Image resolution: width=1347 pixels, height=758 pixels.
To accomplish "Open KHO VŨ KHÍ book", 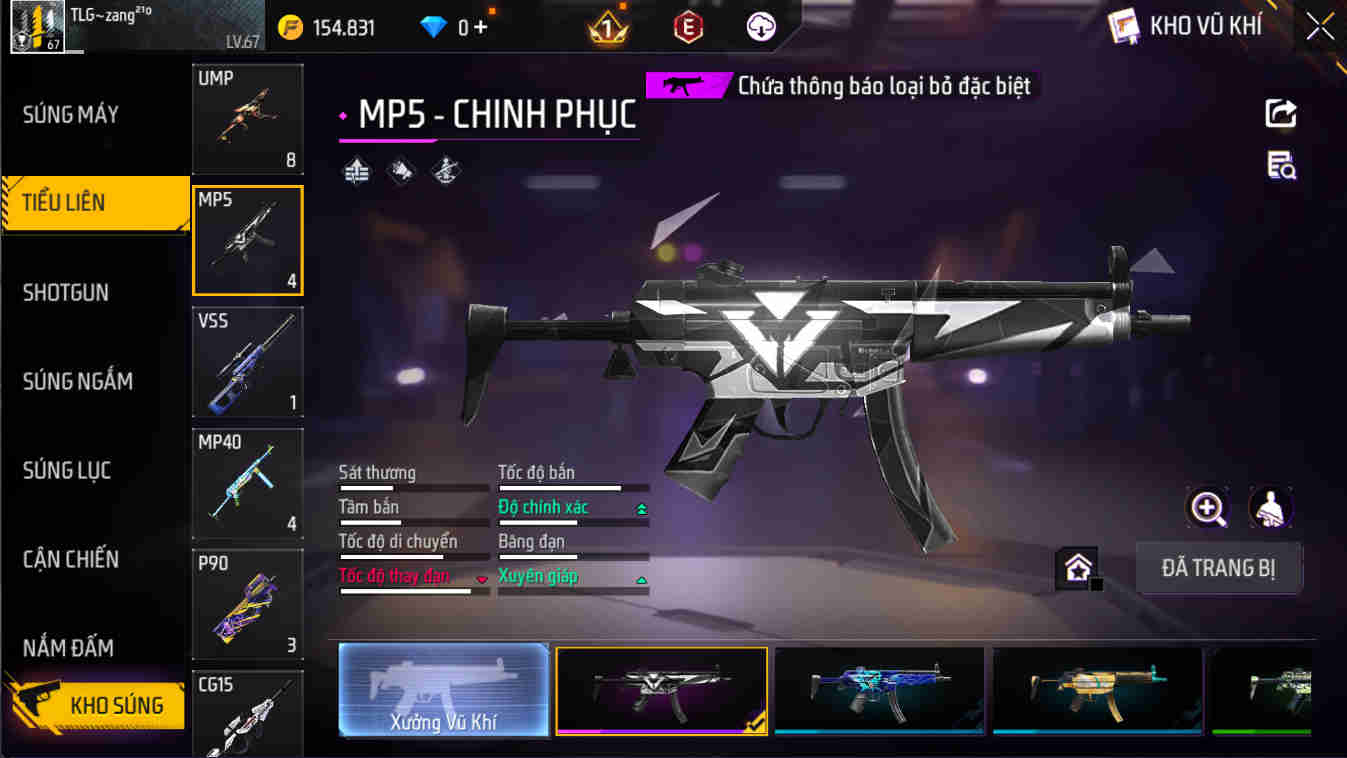I will coord(1186,27).
